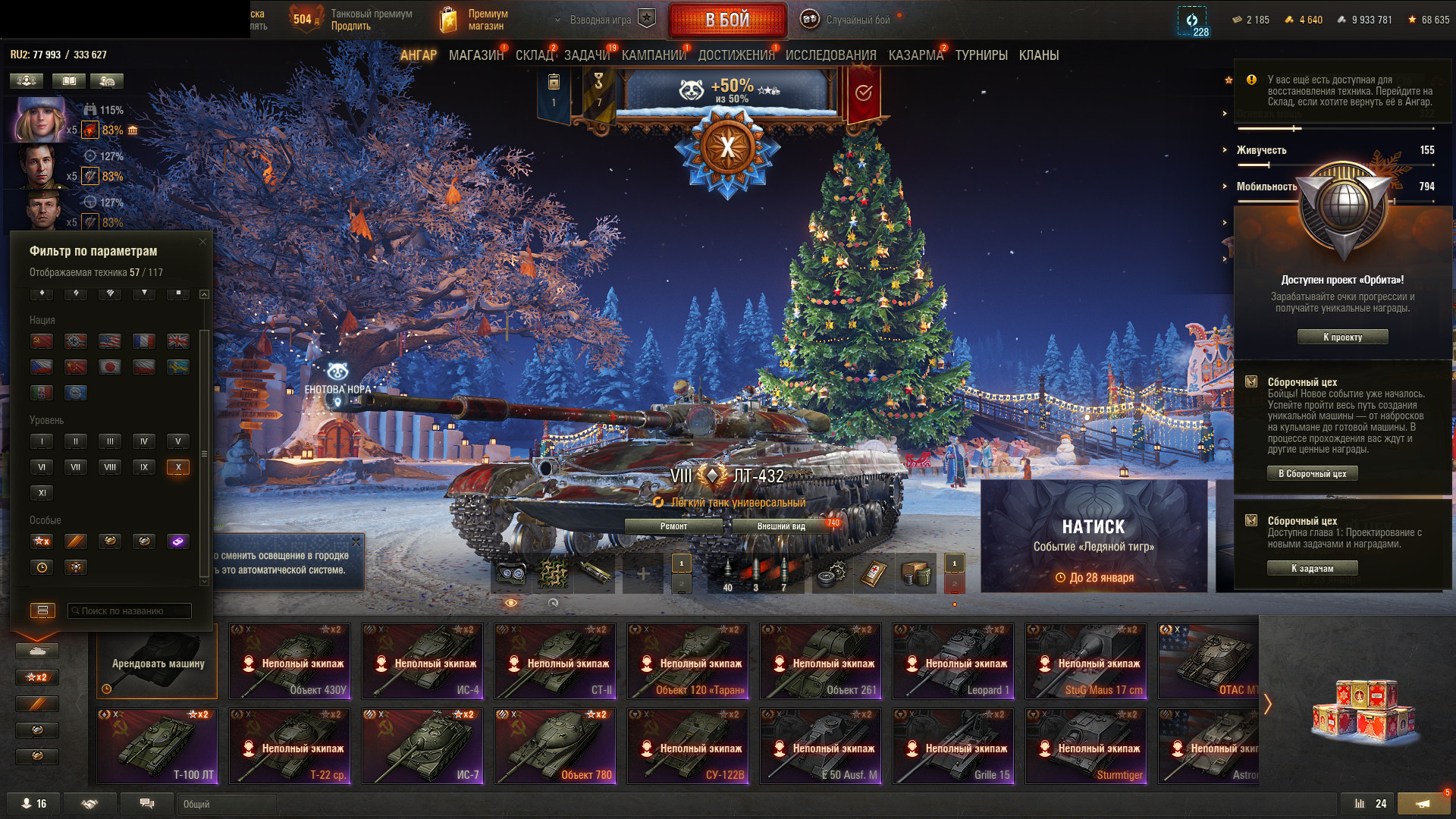Open the Общий chat channel tab
The height and width of the screenshot is (819, 1456).
tap(226, 804)
